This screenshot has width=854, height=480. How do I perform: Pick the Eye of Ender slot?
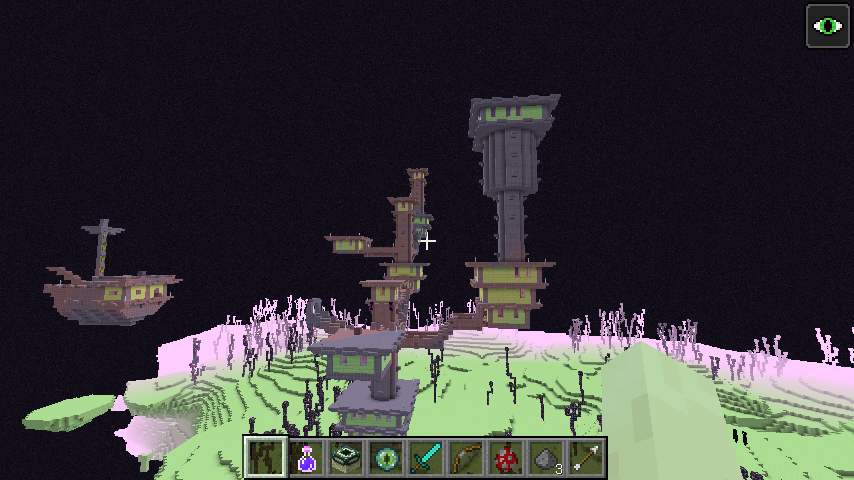point(386,458)
